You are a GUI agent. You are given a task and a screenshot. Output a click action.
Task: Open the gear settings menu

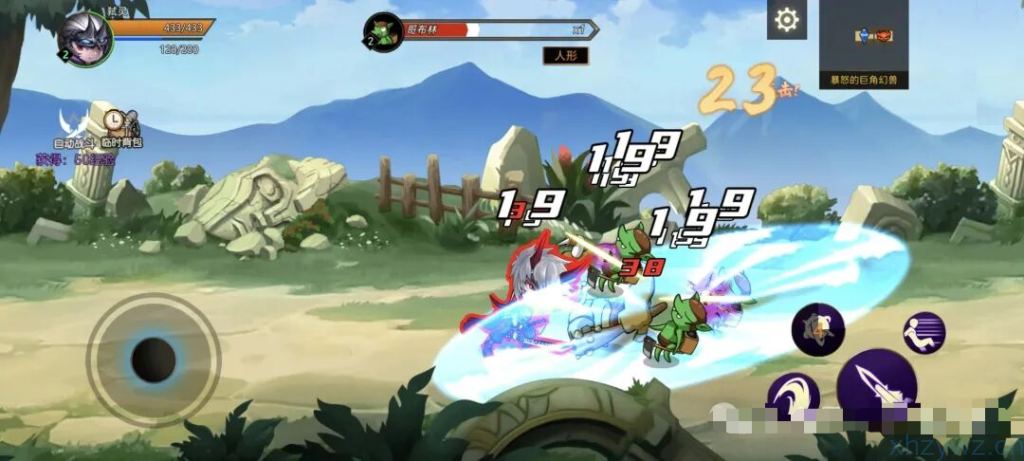(x=787, y=20)
